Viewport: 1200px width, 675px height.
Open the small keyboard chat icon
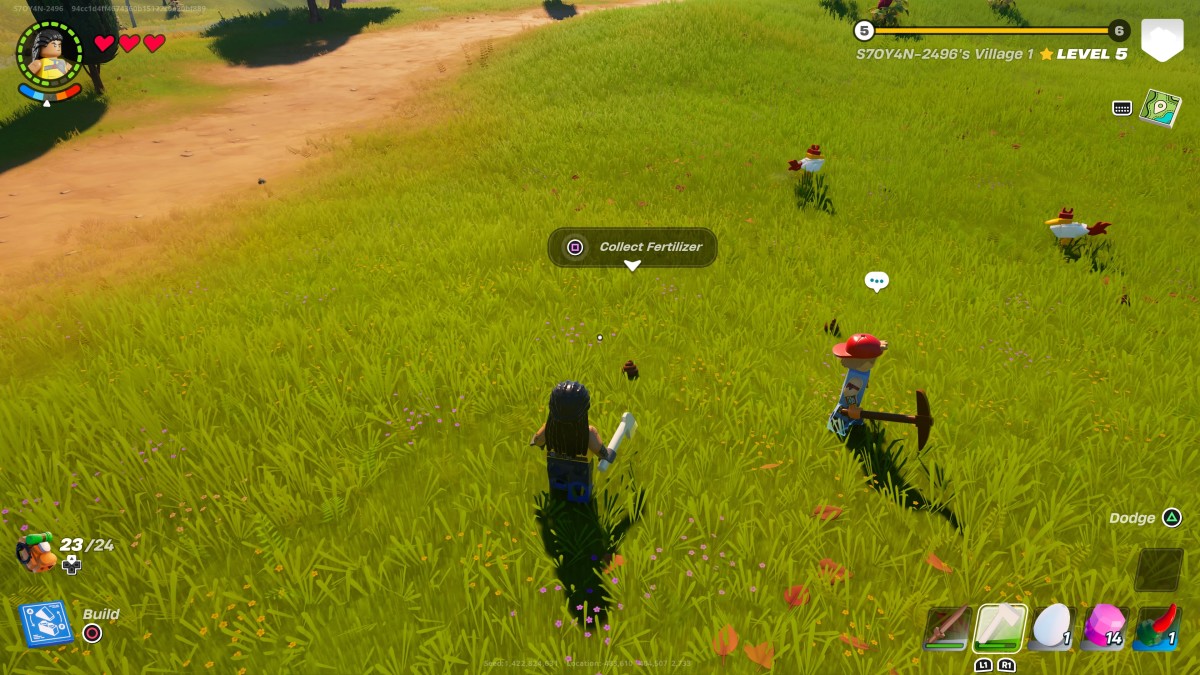[x=1122, y=108]
